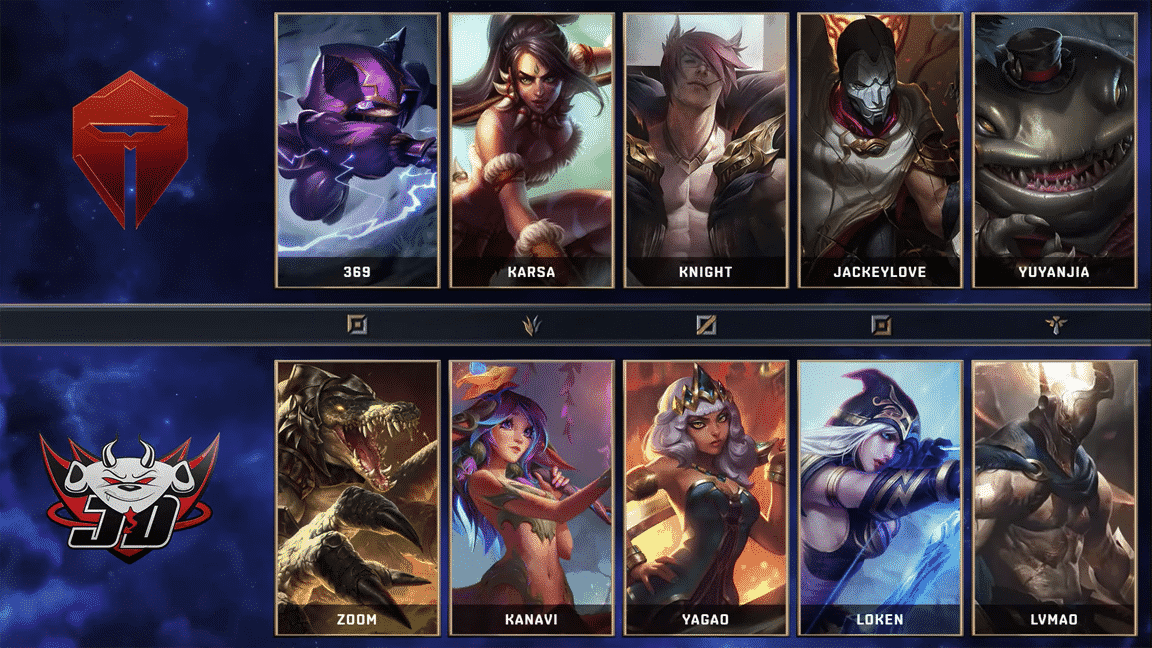
Task: Choose Kanavi's Lillia card
Action: tap(531, 498)
